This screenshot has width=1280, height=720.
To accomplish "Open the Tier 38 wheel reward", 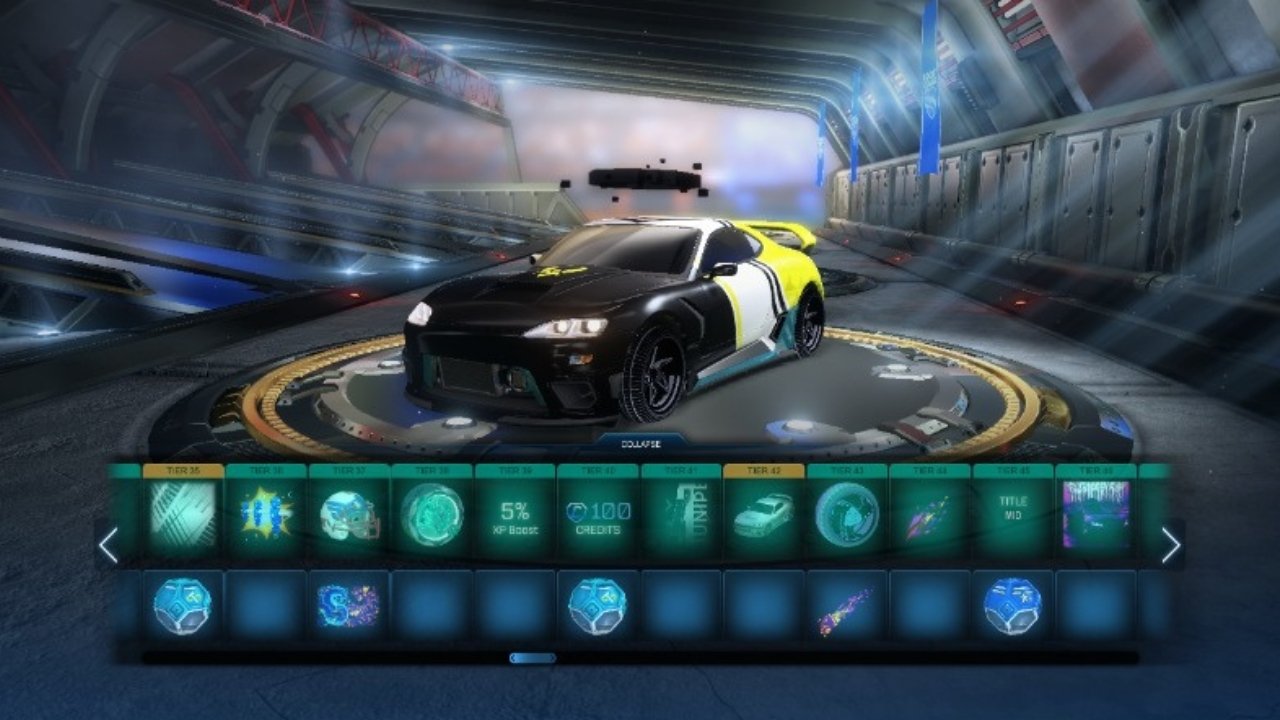I will point(432,514).
